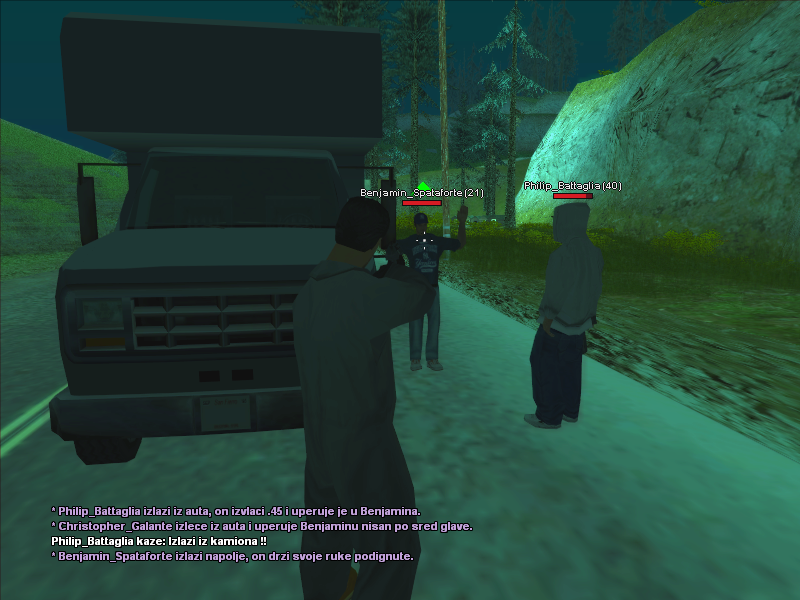Select the Philip_Battaglia (40) name tag
Image resolution: width=800 pixels, height=600 pixels.
pyautogui.click(x=572, y=186)
